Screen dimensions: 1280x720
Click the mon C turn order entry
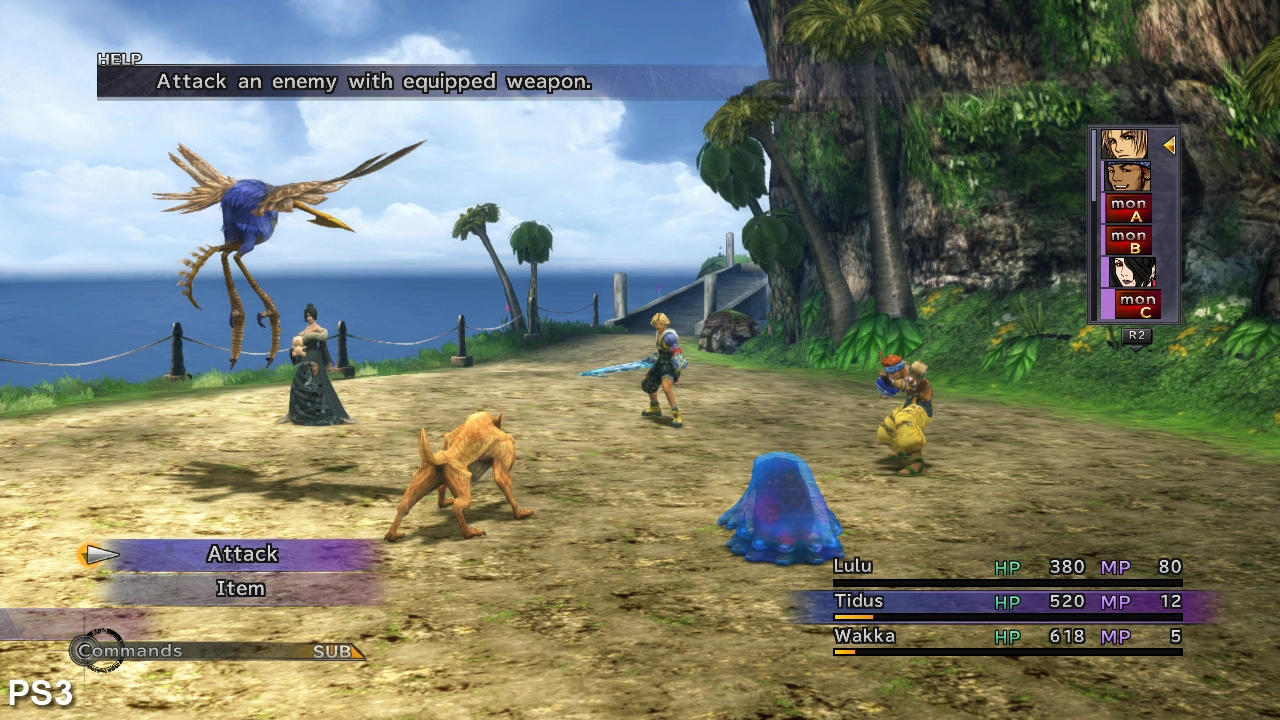point(1137,304)
